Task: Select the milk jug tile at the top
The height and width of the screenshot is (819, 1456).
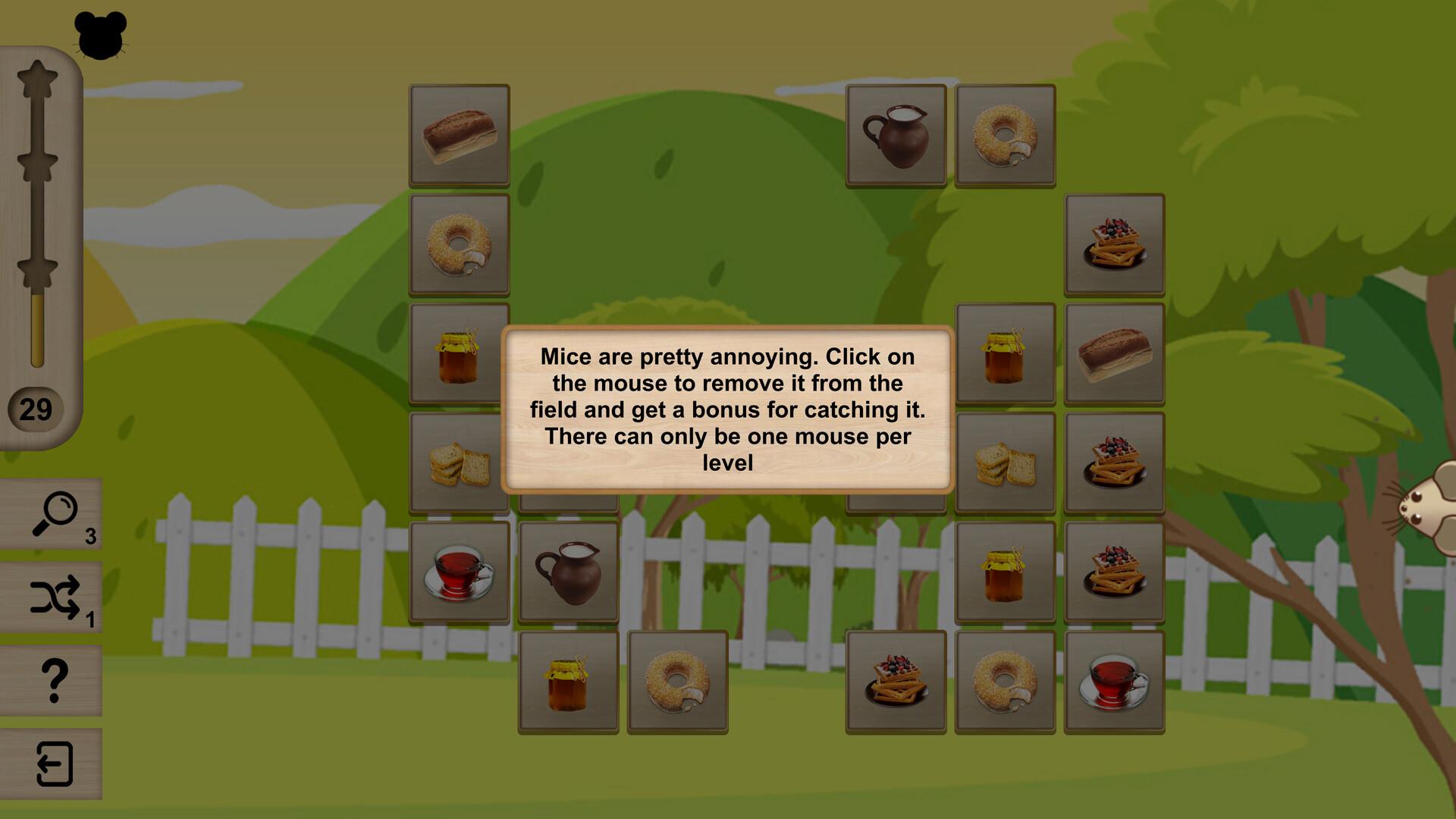Action: pyautogui.click(x=895, y=134)
